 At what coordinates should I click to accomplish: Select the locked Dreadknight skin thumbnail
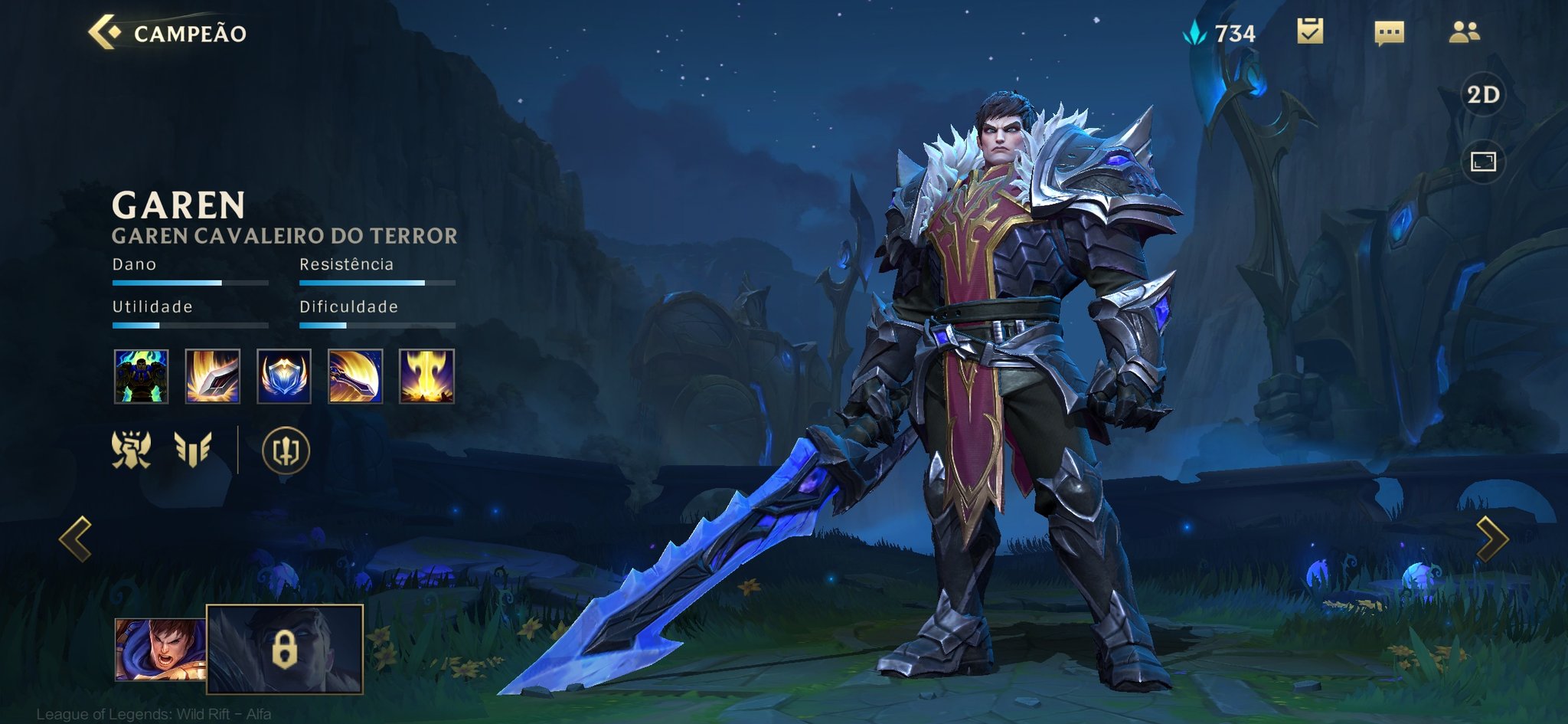285,650
